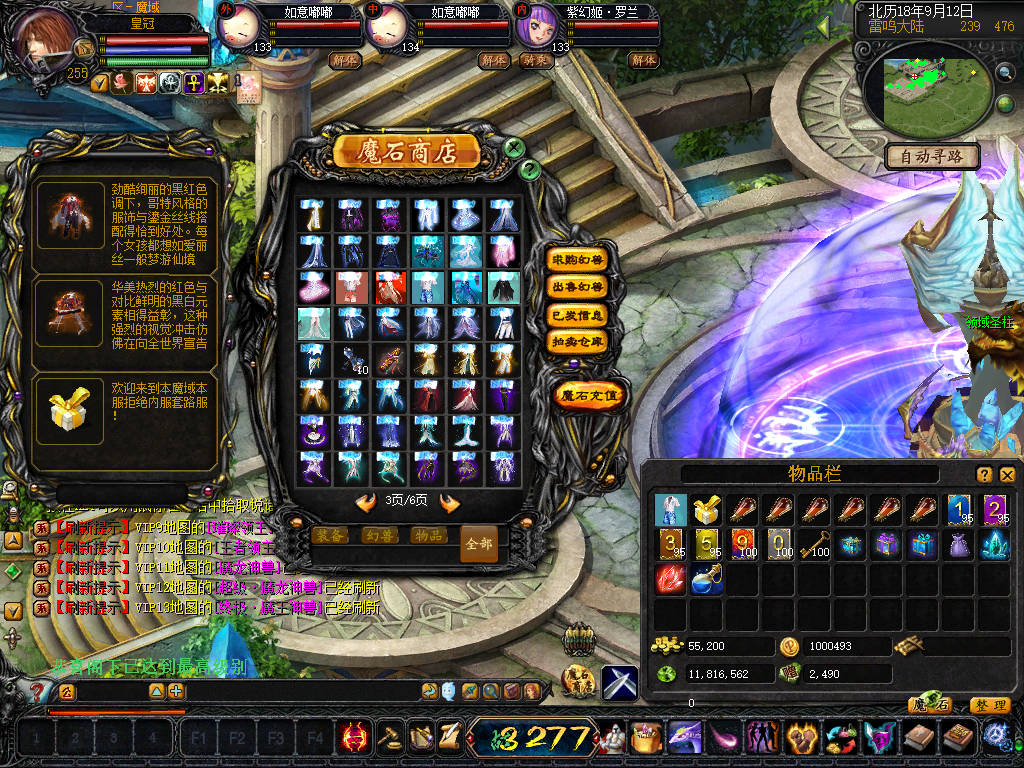The image size is (1024, 768).
Task: Select the red crystal inventory item
Action: tap(671, 579)
